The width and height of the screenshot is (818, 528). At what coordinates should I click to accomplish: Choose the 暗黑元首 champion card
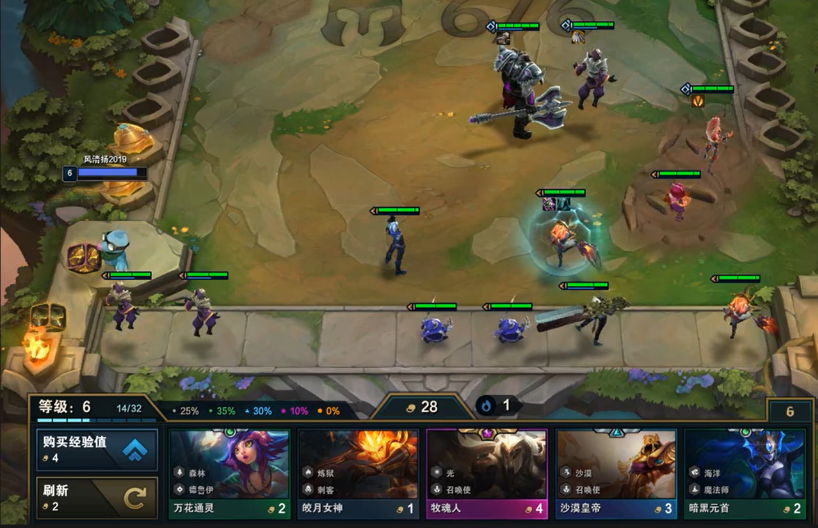(x=745, y=474)
